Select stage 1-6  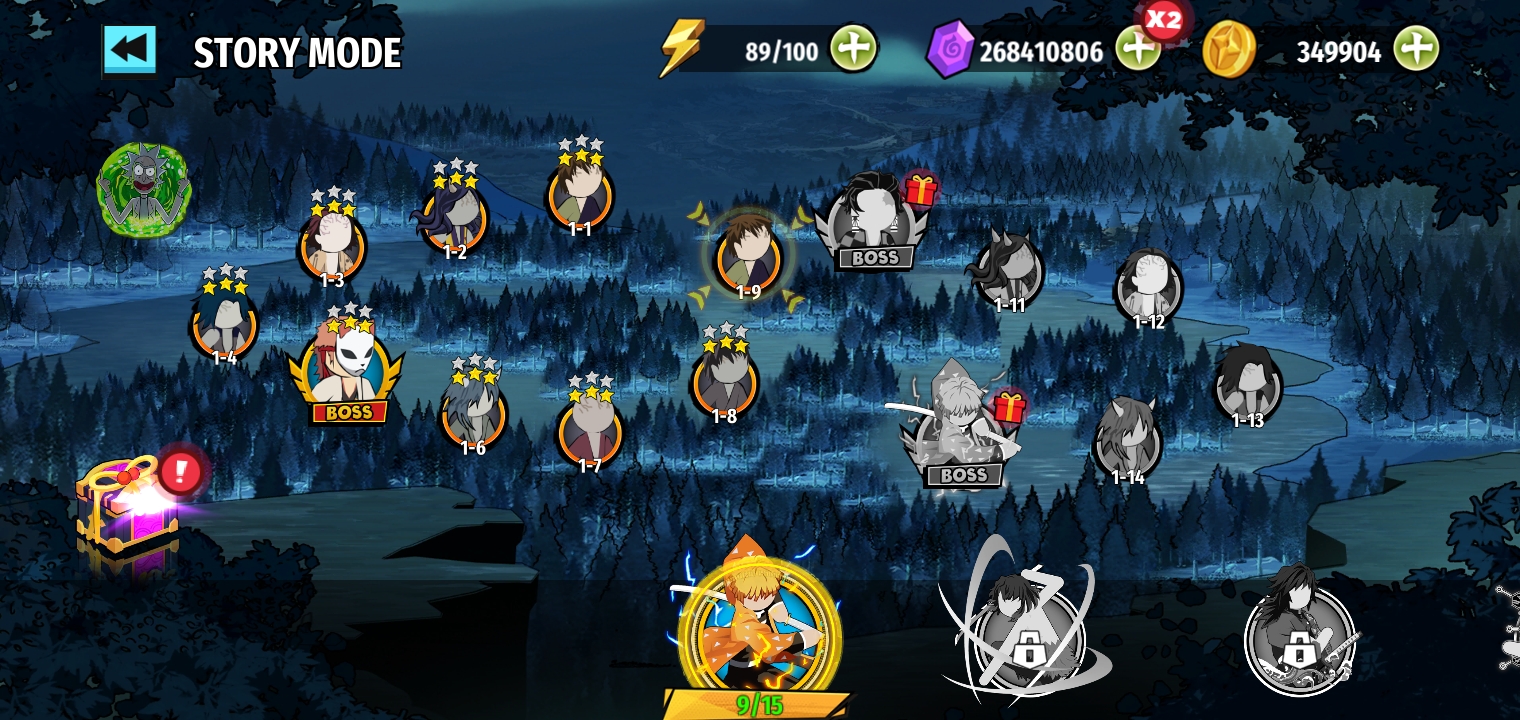[473, 412]
